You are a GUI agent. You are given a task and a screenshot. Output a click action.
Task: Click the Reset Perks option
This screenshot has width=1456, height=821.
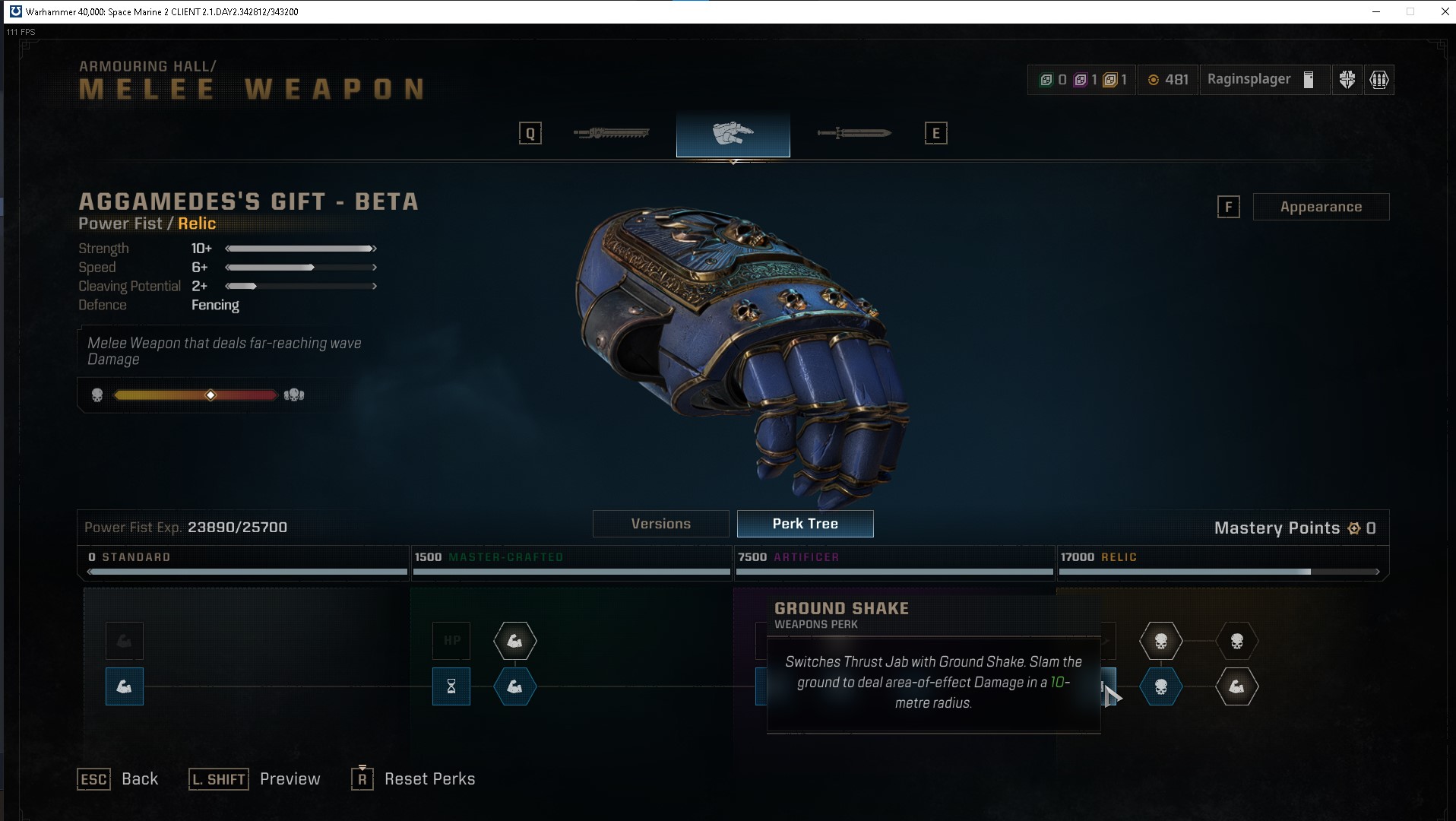pyautogui.click(x=429, y=778)
